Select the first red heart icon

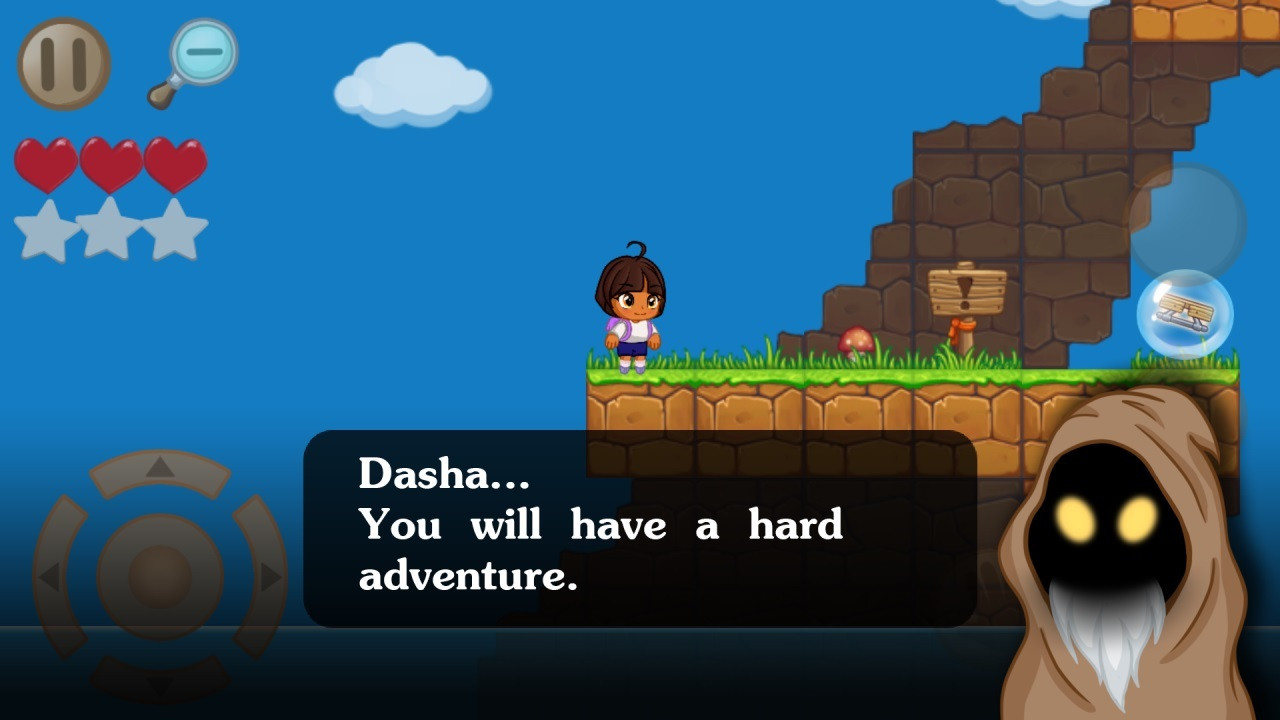click(45, 165)
